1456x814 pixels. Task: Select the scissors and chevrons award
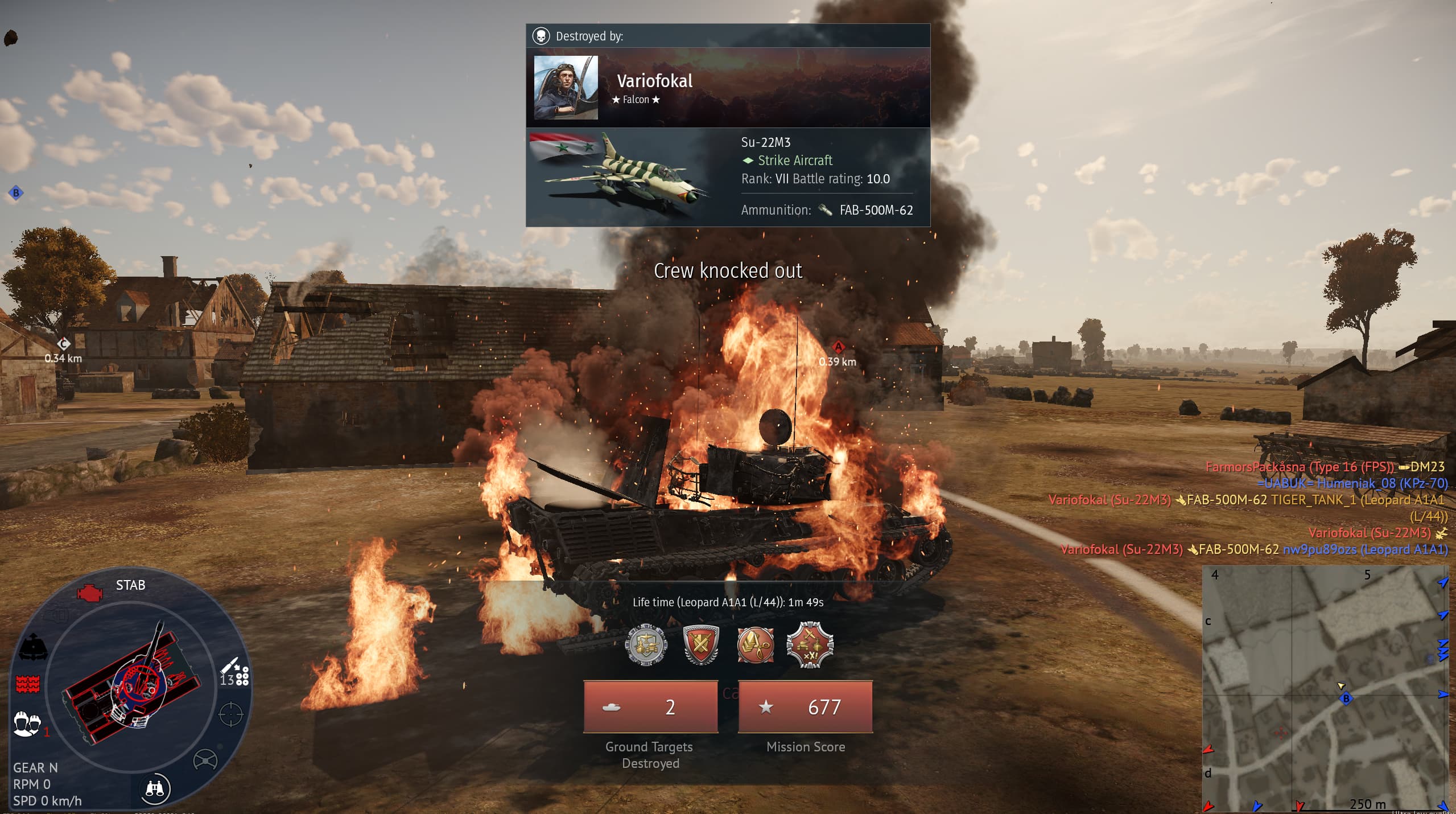coord(755,645)
